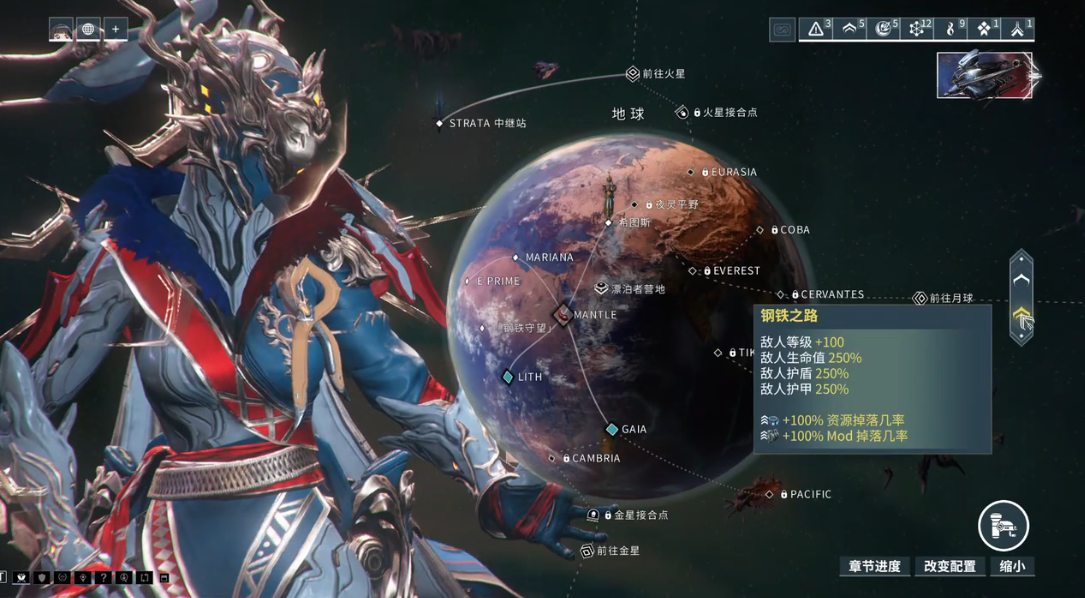Viewport: 1085px width, 598px height.
Task: Open the question mark help icon
Action: tap(103, 577)
